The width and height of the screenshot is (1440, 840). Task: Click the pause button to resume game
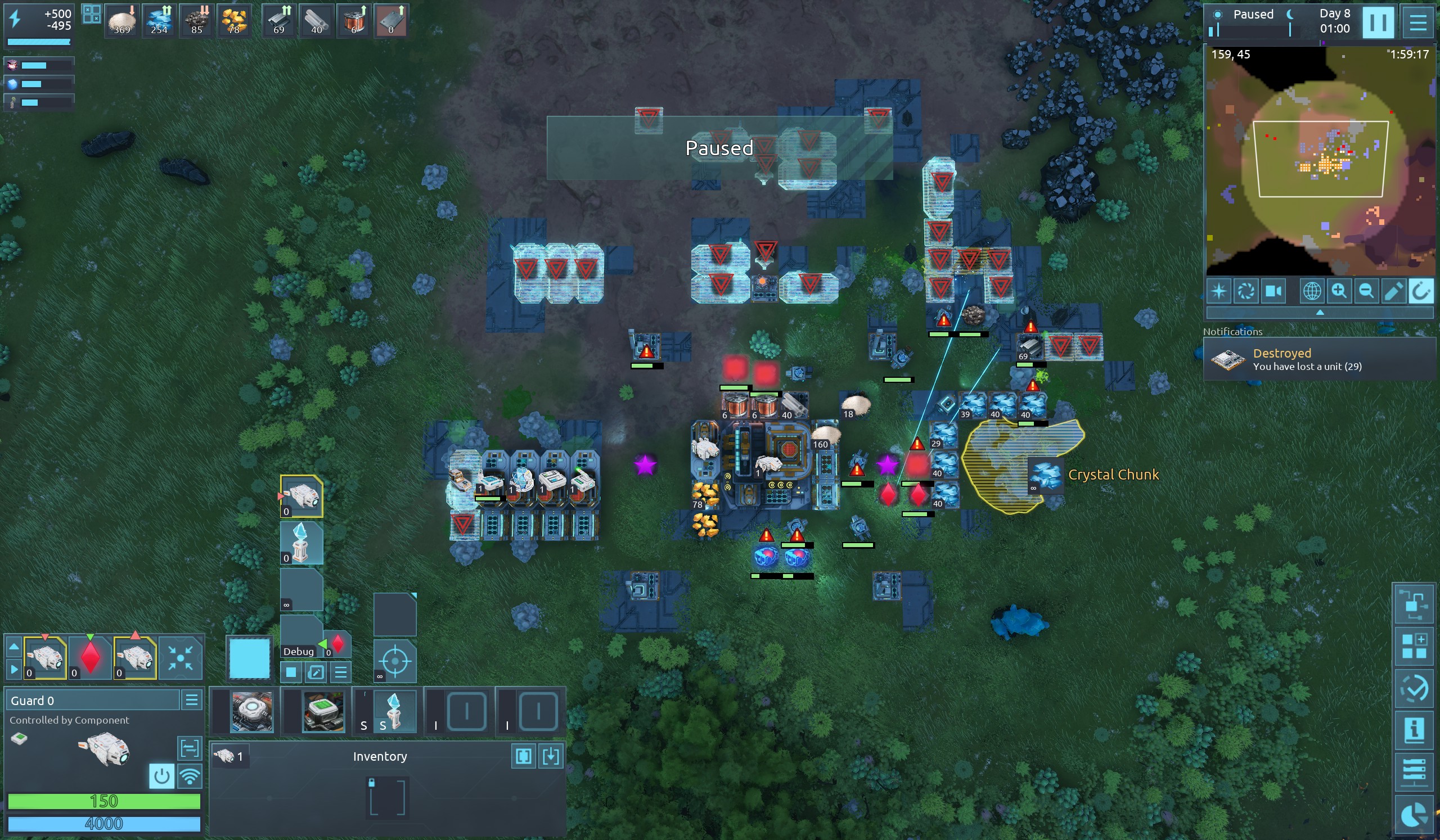click(1377, 23)
